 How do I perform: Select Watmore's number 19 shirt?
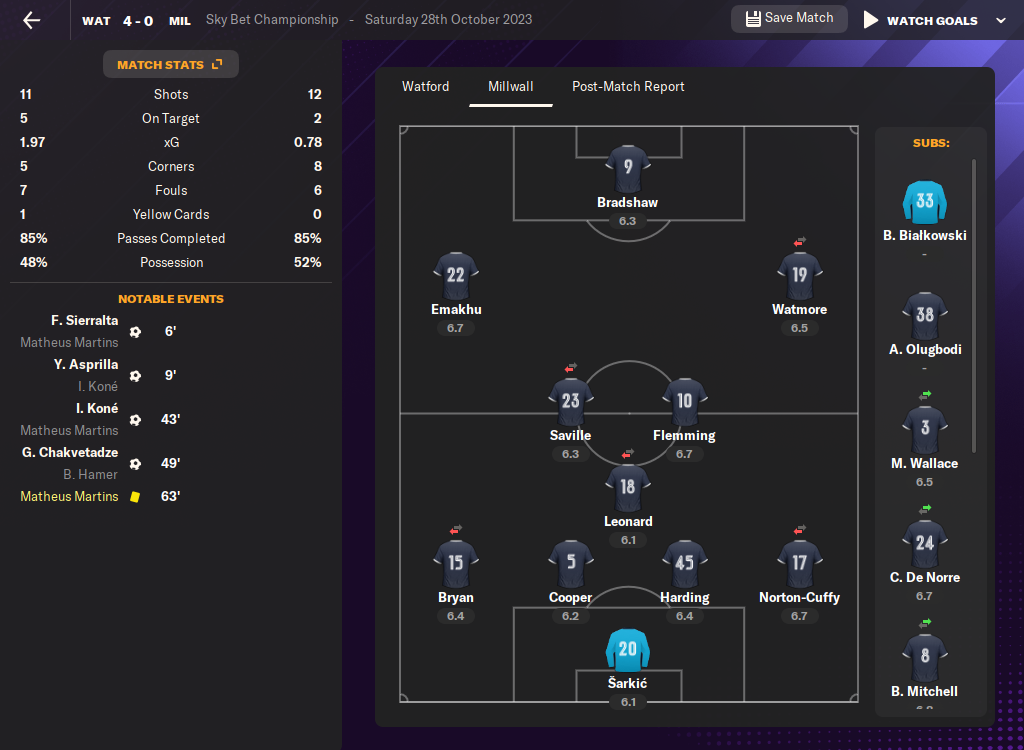tap(799, 275)
